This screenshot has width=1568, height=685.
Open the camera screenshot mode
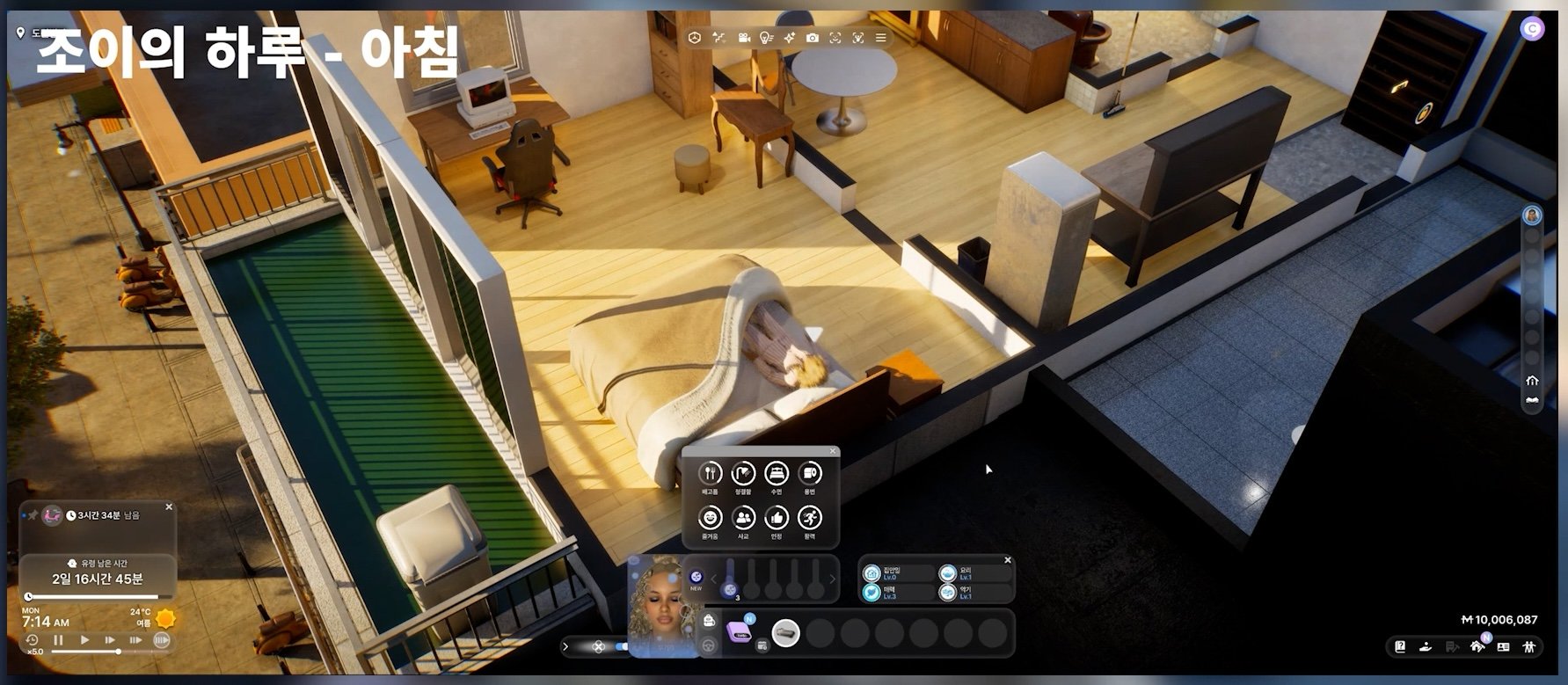[812, 38]
